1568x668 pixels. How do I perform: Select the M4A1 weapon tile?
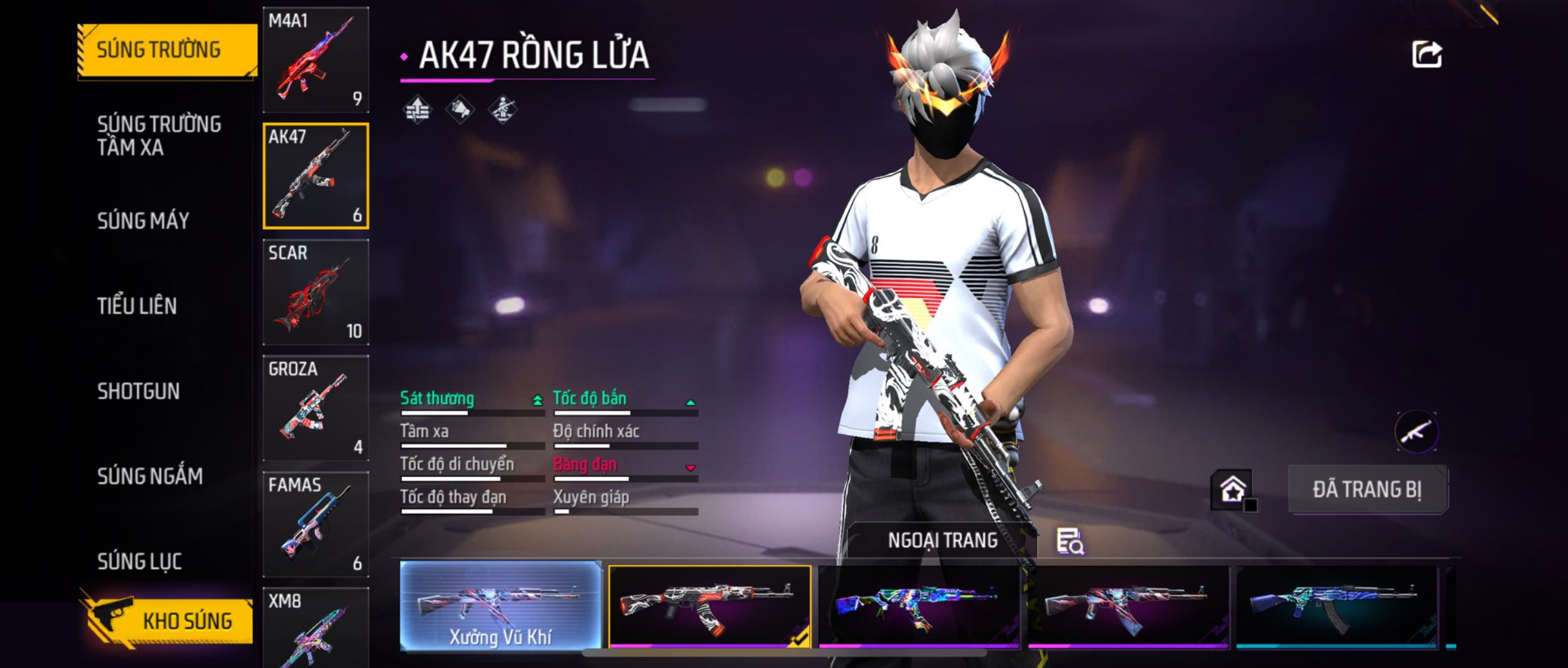(315, 60)
